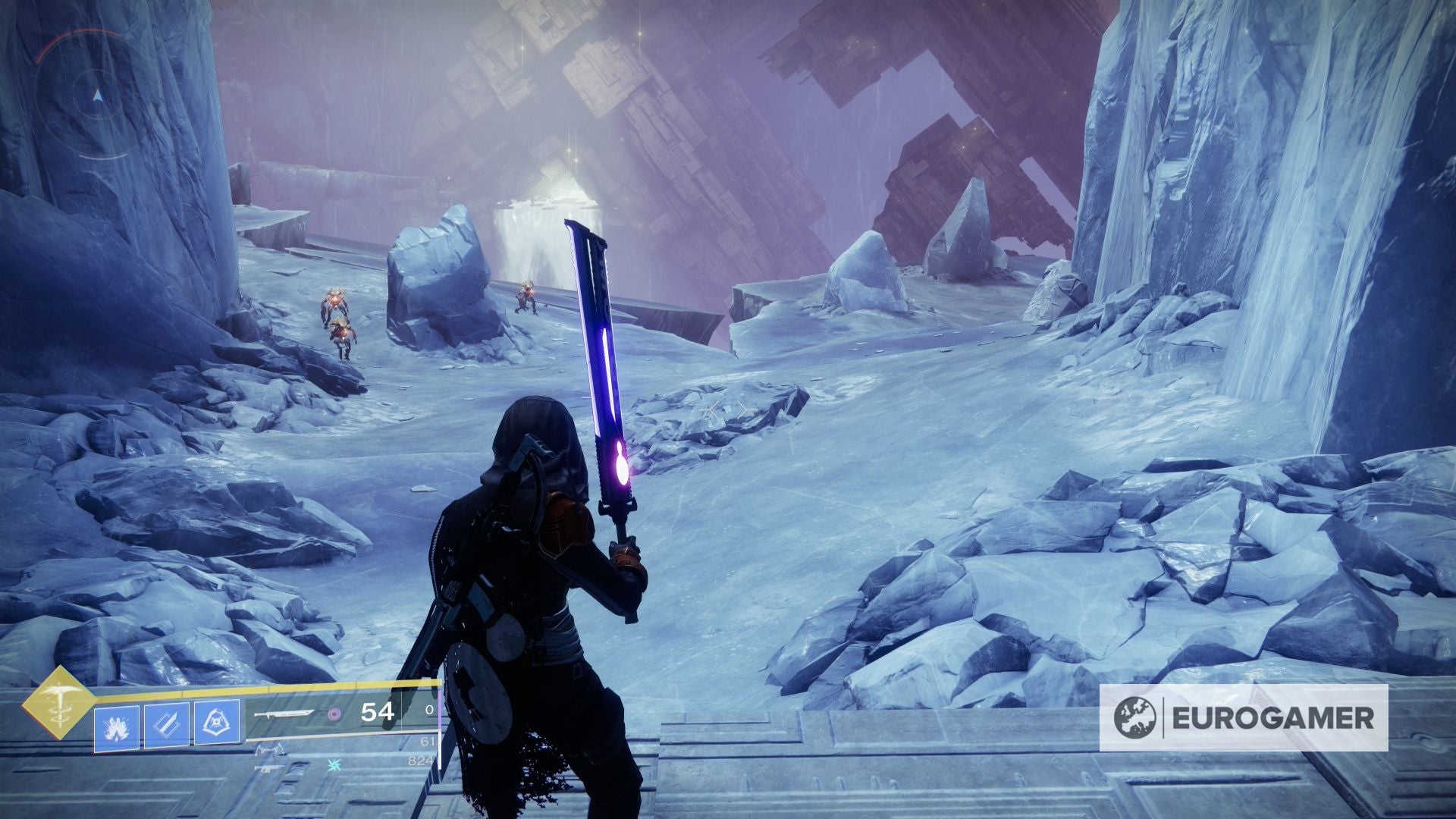Toggle the purple ammo reserve bar
This screenshot has height=819, width=1456.
(x=440, y=709)
